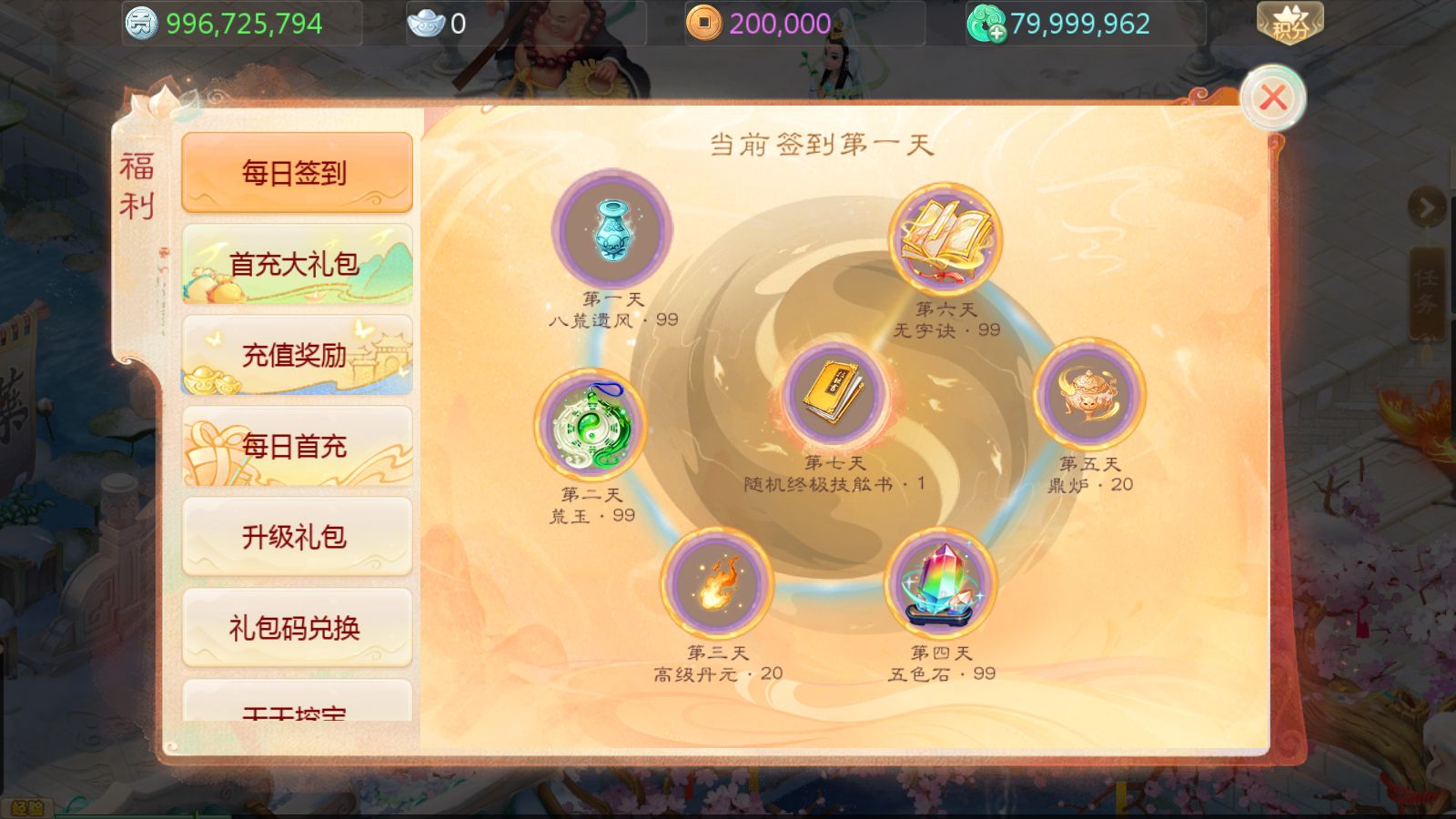Image resolution: width=1456 pixels, height=819 pixels.
Task: Open the 礼包码兑换 tab
Action: pyautogui.click(x=297, y=628)
